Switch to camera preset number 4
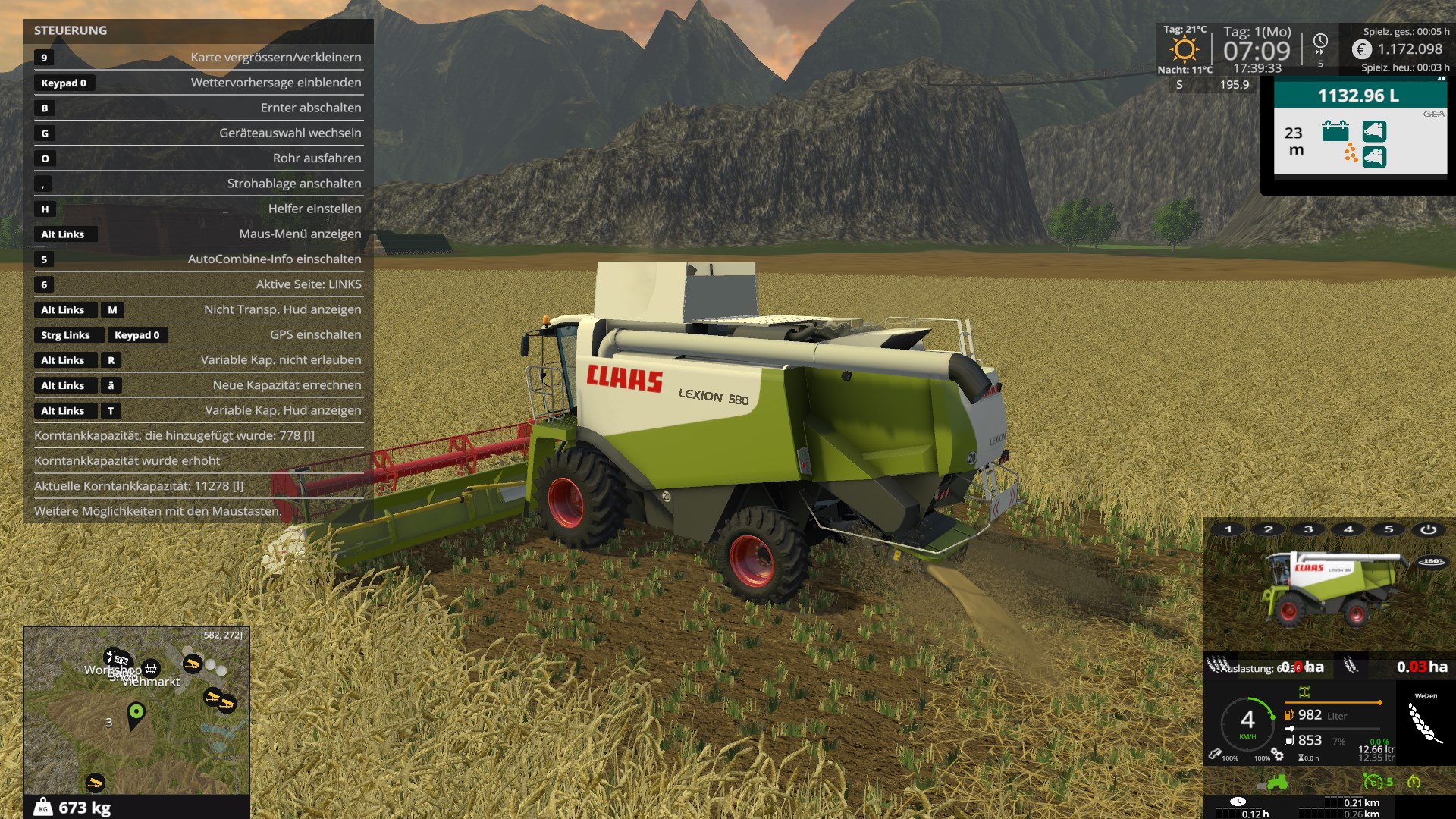The height and width of the screenshot is (819, 1456). click(1349, 529)
